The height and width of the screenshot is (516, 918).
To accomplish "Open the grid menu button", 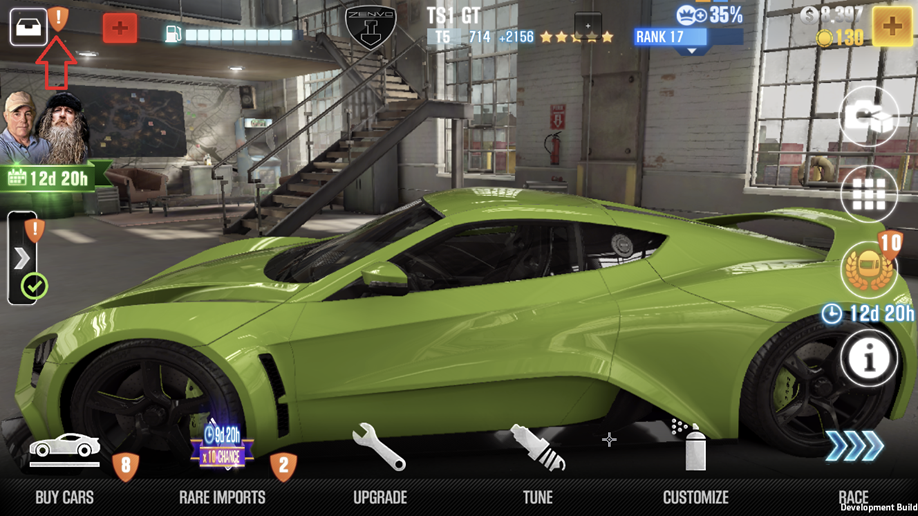I will 868,196.
